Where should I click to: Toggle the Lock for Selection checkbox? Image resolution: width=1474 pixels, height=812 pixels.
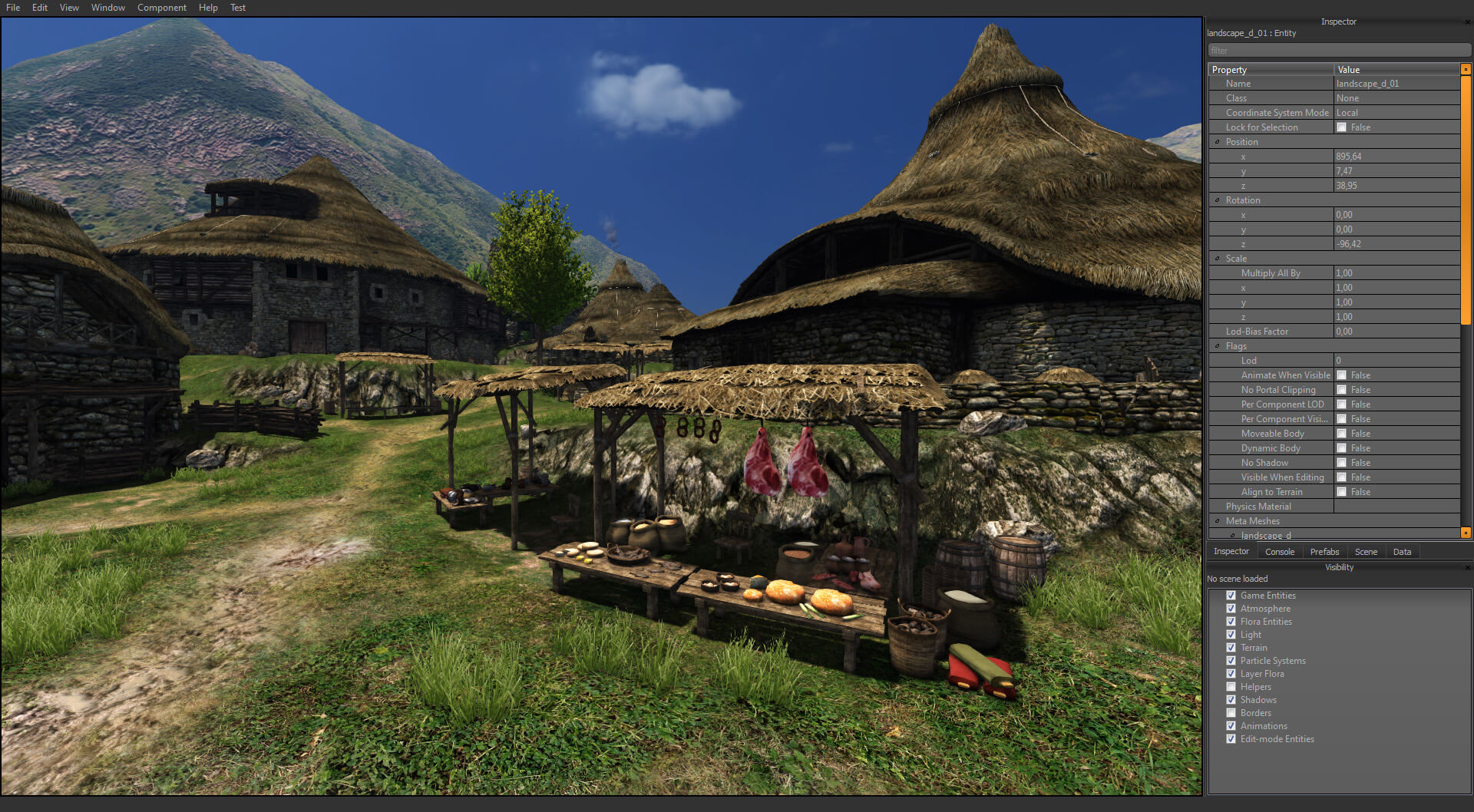tap(1342, 127)
